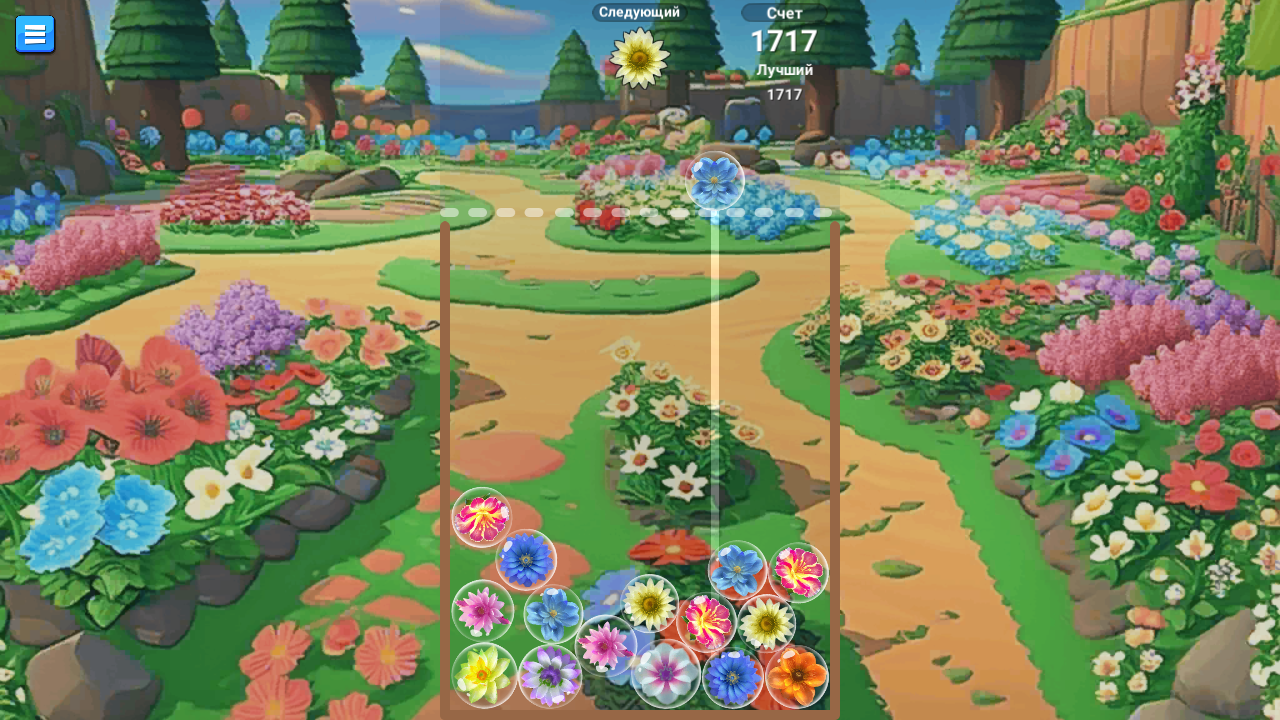Viewport: 1280px width, 720px height.
Task: Click the Лучший best score text
Action: (785, 70)
